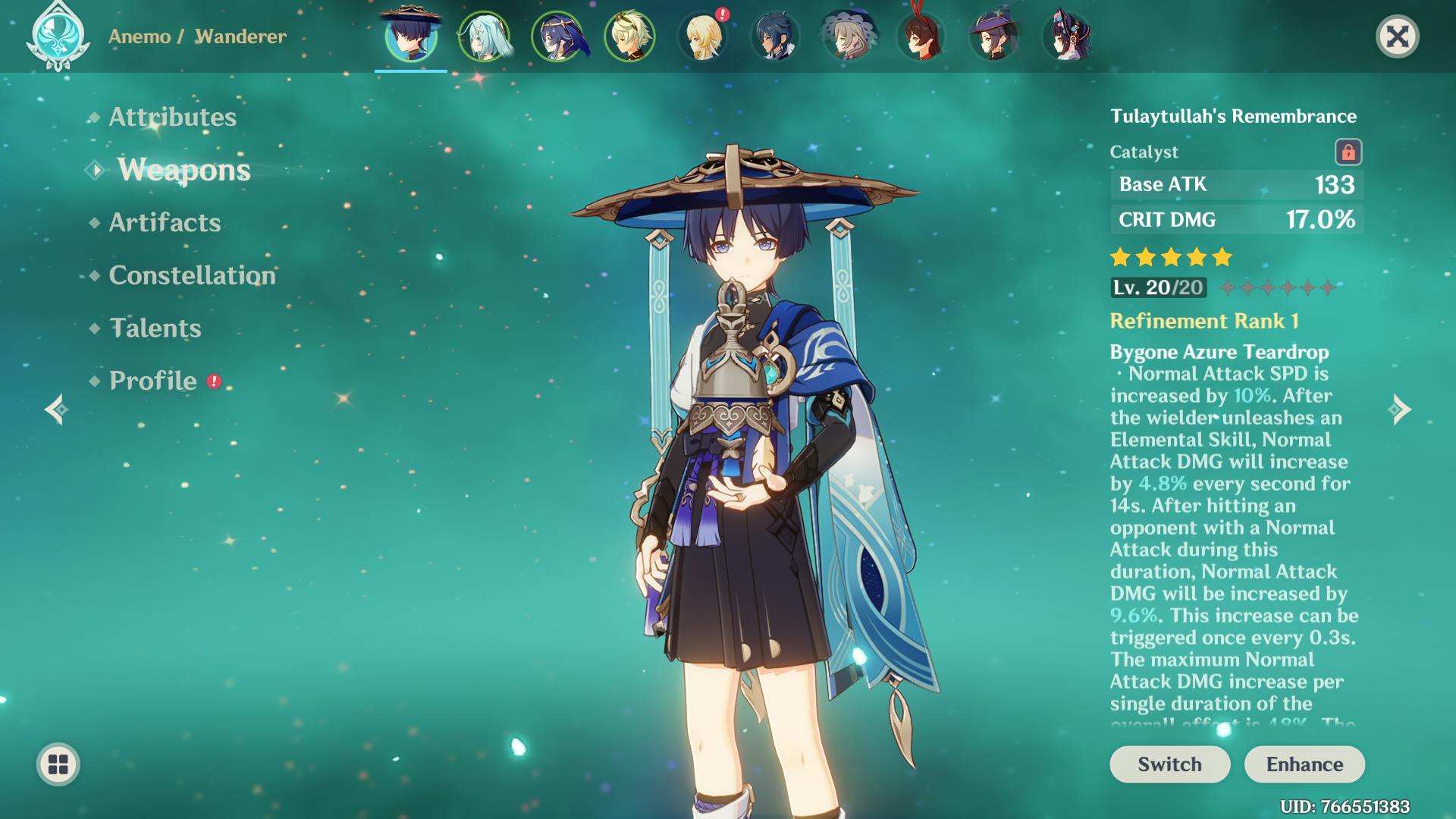View the Talents page
Screen dimensions: 1456x819
(x=155, y=328)
